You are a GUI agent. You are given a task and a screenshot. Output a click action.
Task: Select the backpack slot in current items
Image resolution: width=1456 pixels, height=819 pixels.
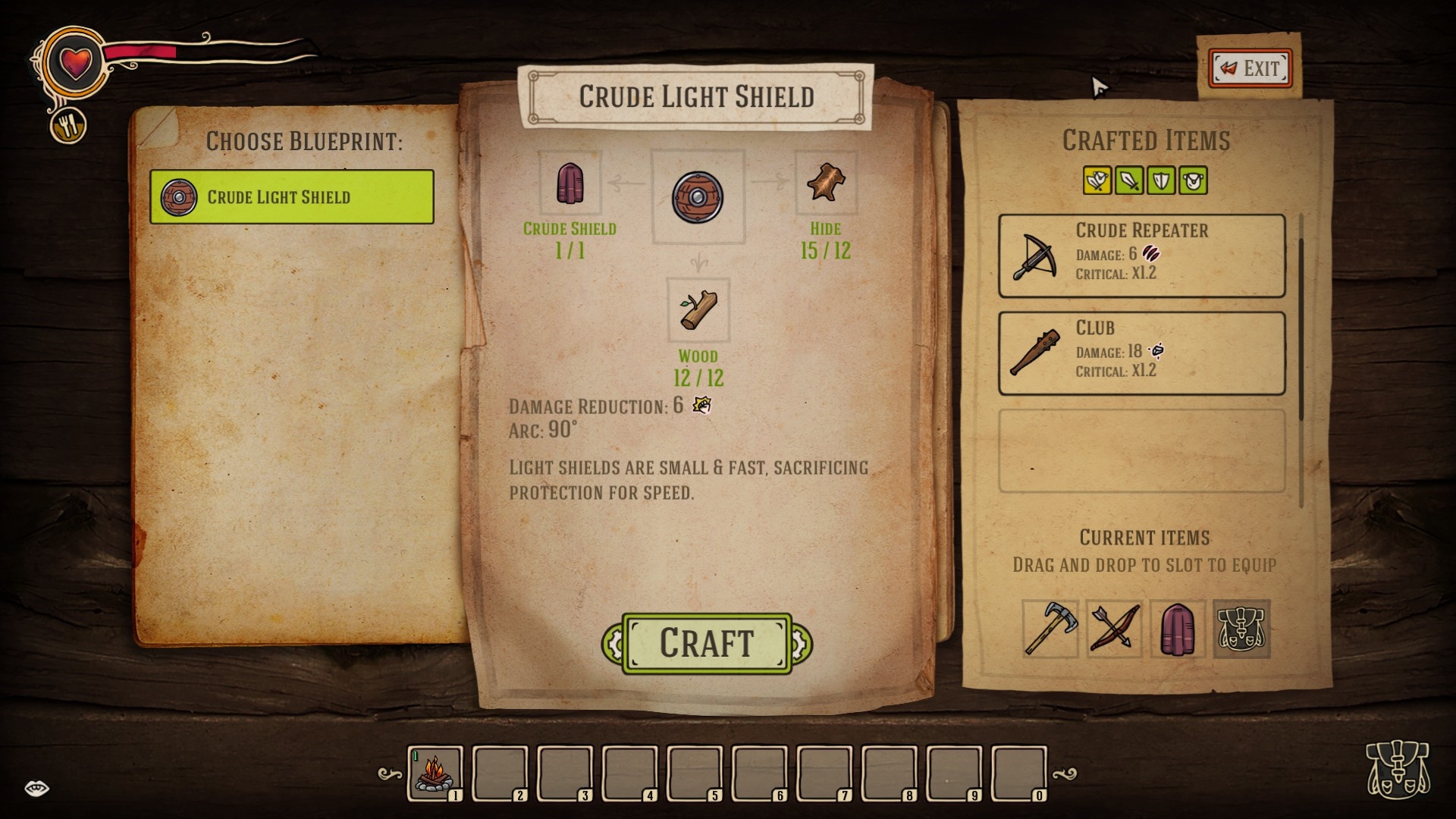click(1241, 629)
